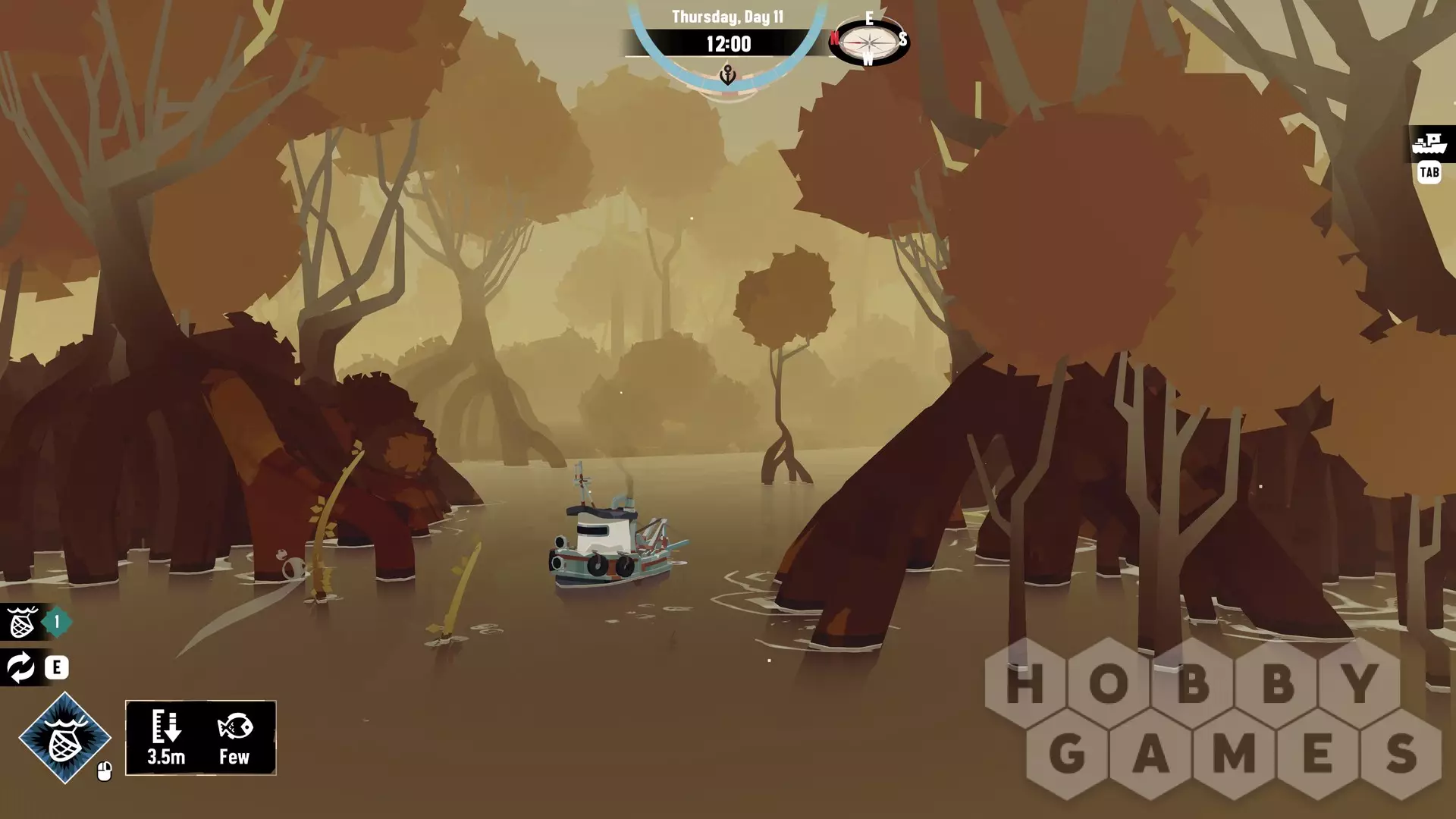Open the boat cargo icon

pyautogui.click(x=1430, y=143)
